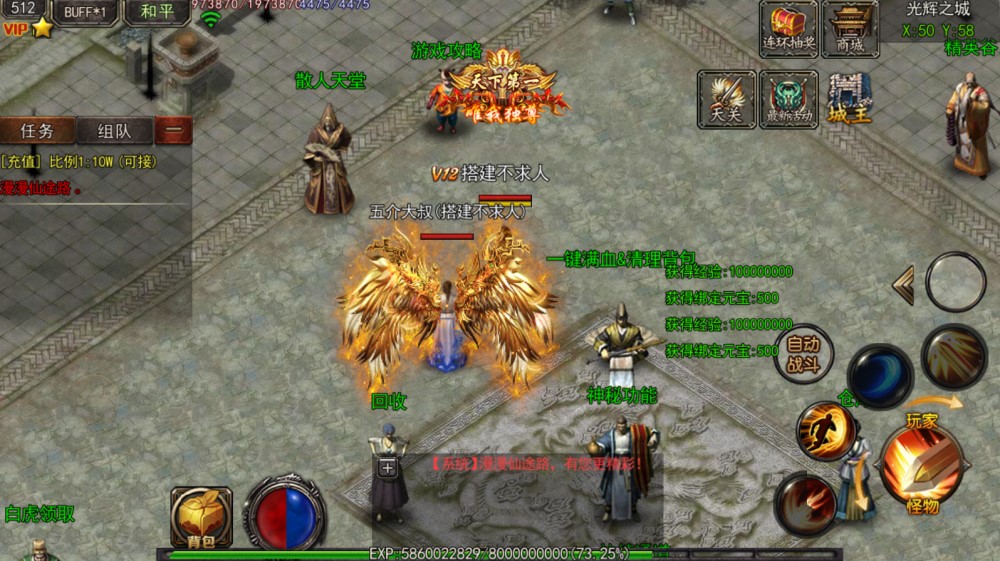Click the gold chevron arrow to expand

coord(903,286)
